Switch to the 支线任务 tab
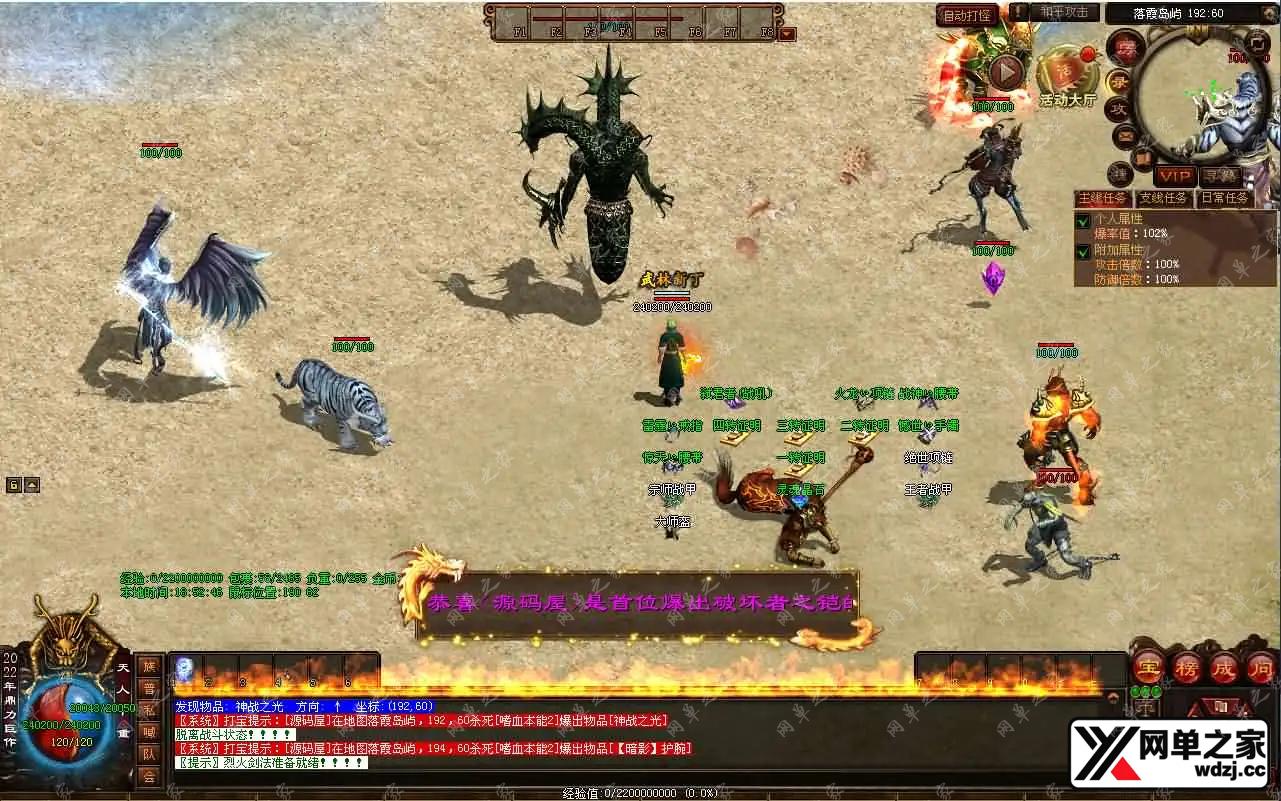Viewport: 1281px width, 801px height. point(1164,198)
